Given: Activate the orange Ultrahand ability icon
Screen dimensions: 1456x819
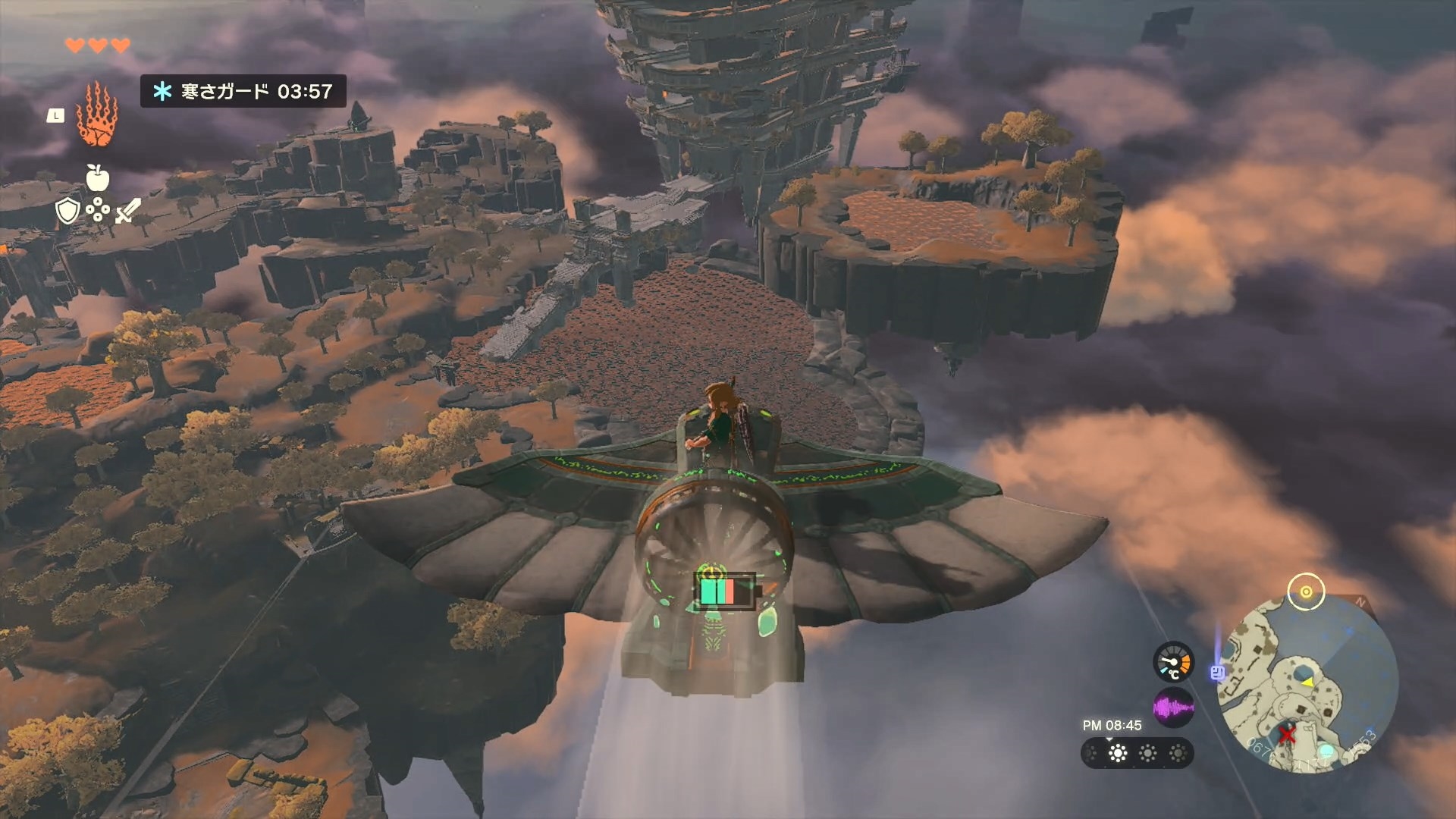Looking at the screenshot, I should pos(98,115).
